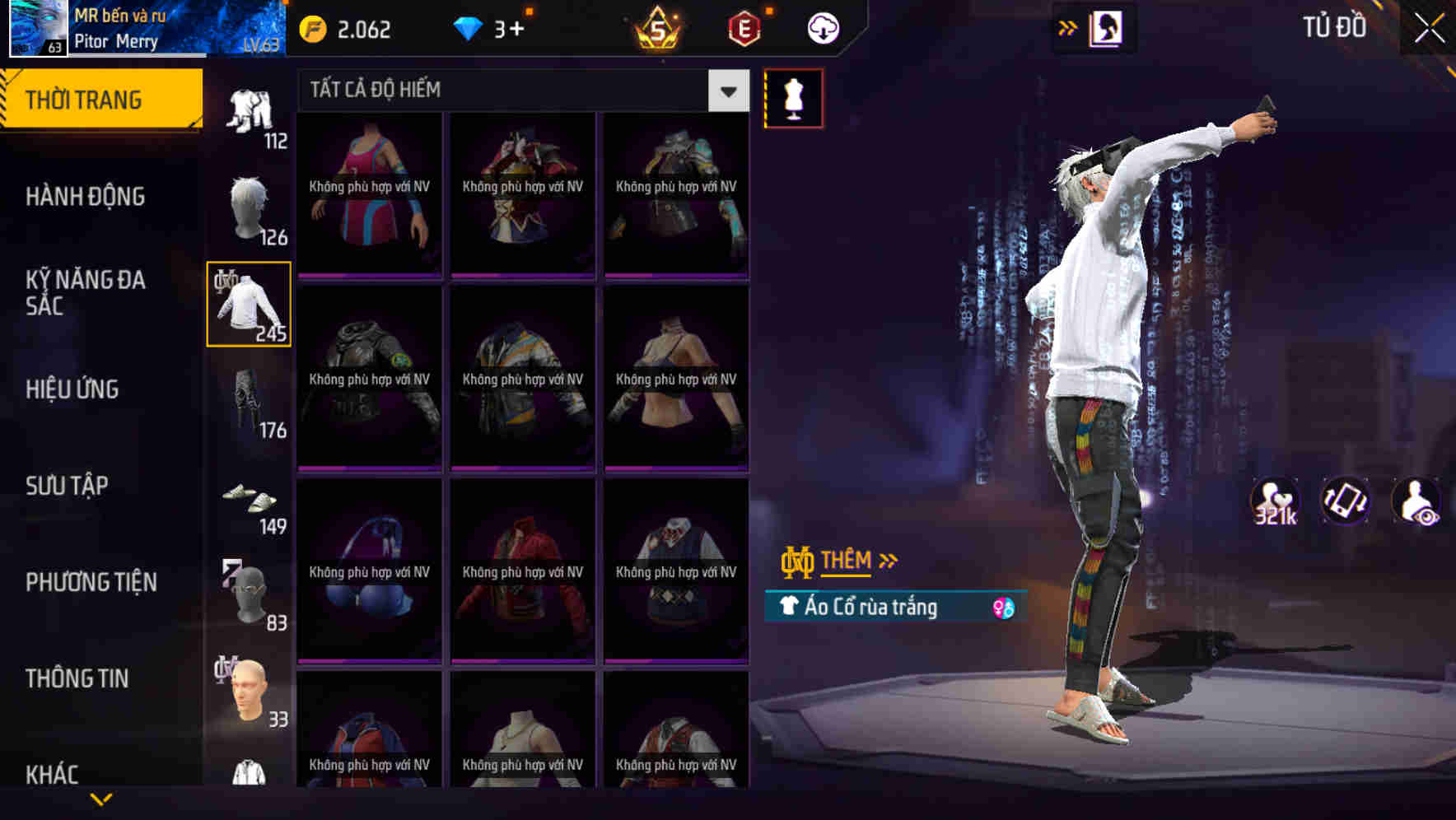This screenshot has width=1456, height=820.
Task: Click the player avatar in top-left profile
Action: (x=37, y=29)
